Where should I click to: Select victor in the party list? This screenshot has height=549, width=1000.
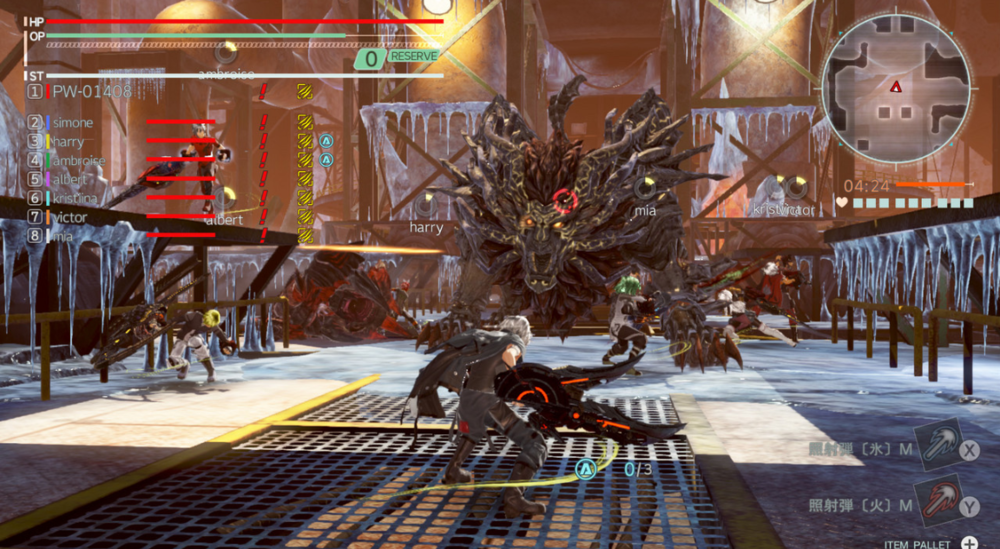coord(71,217)
